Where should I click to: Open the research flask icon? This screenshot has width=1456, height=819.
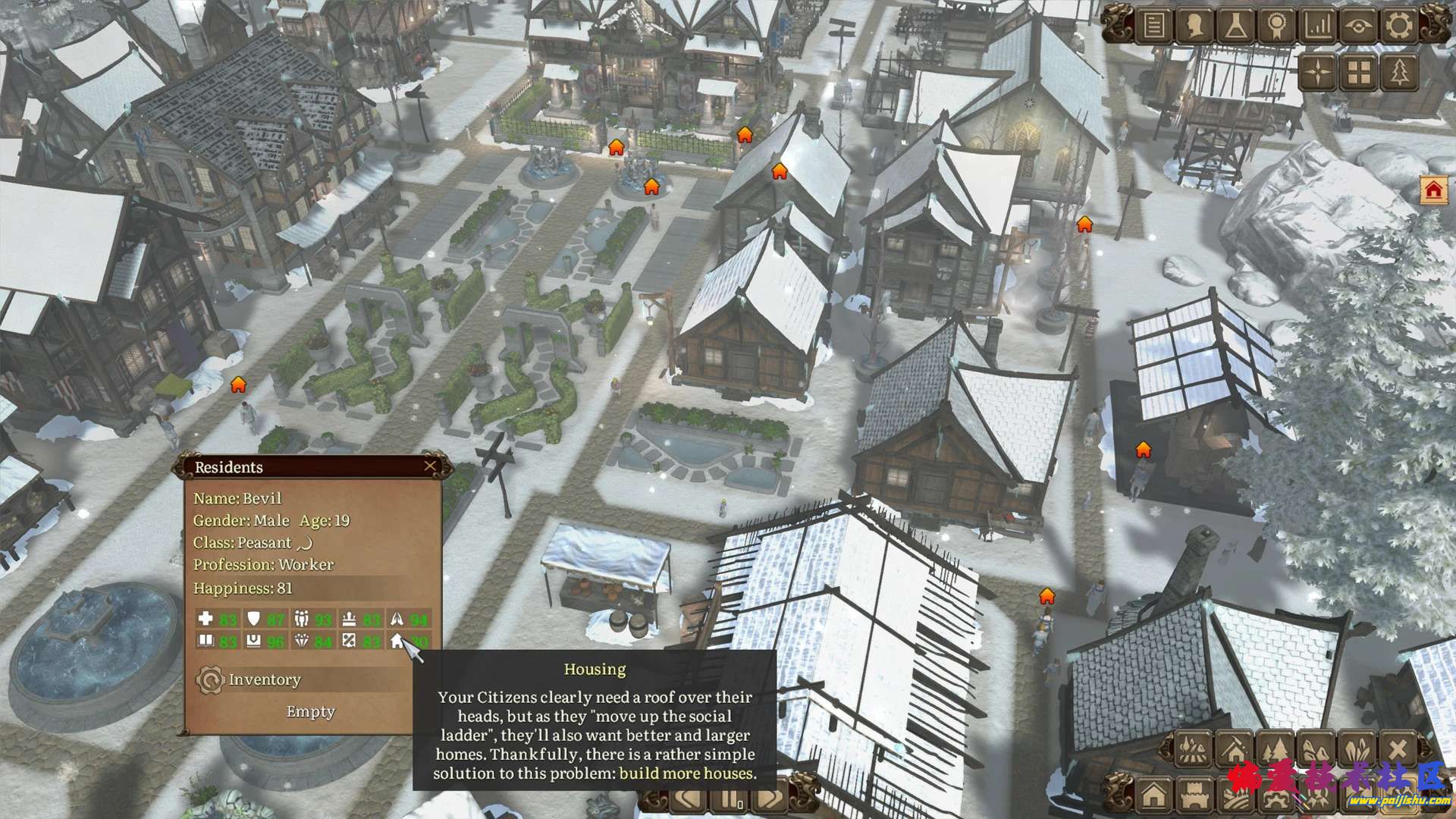click(x=1235, y=27)
